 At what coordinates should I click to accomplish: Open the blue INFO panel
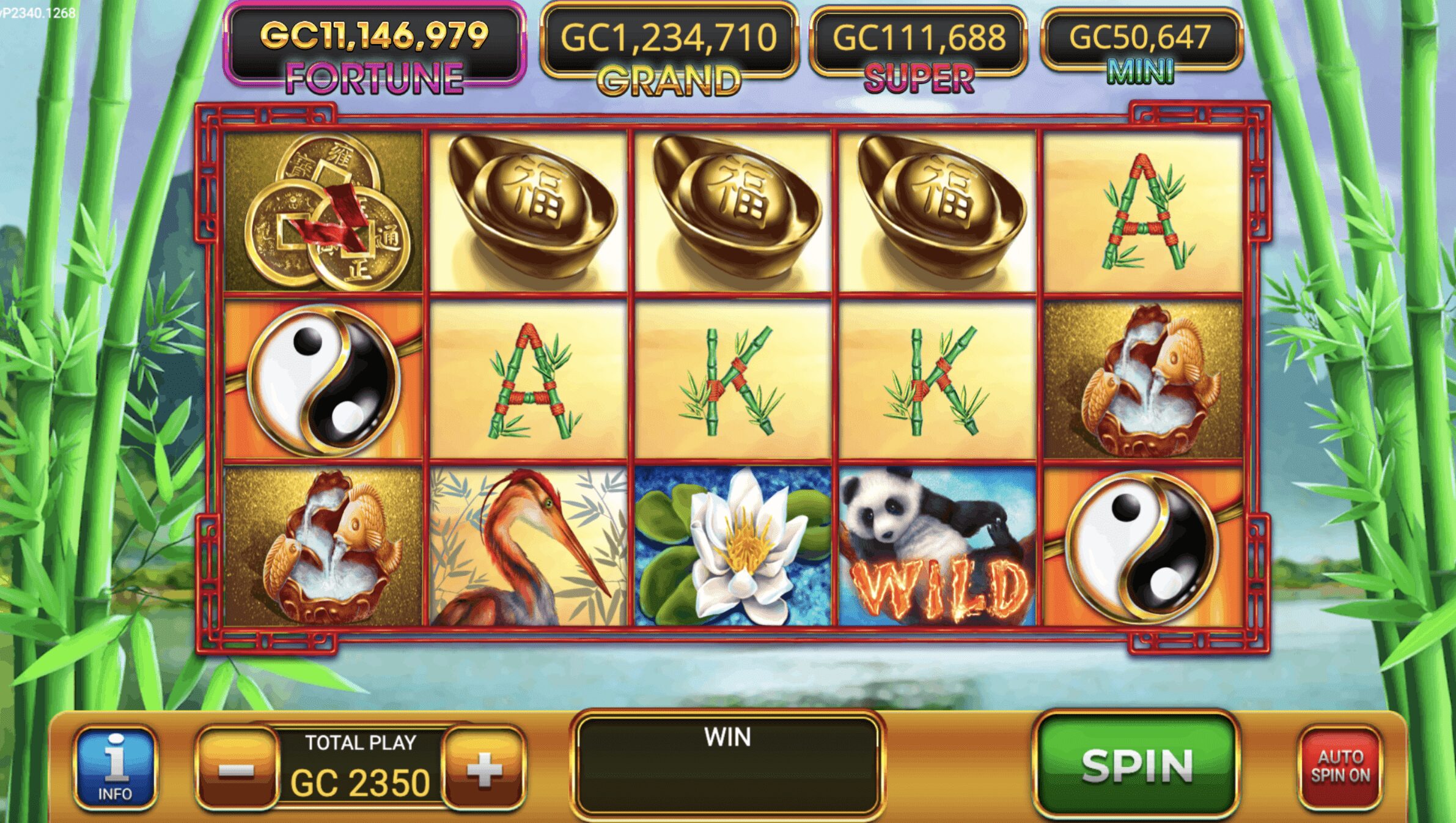(115, 768)
